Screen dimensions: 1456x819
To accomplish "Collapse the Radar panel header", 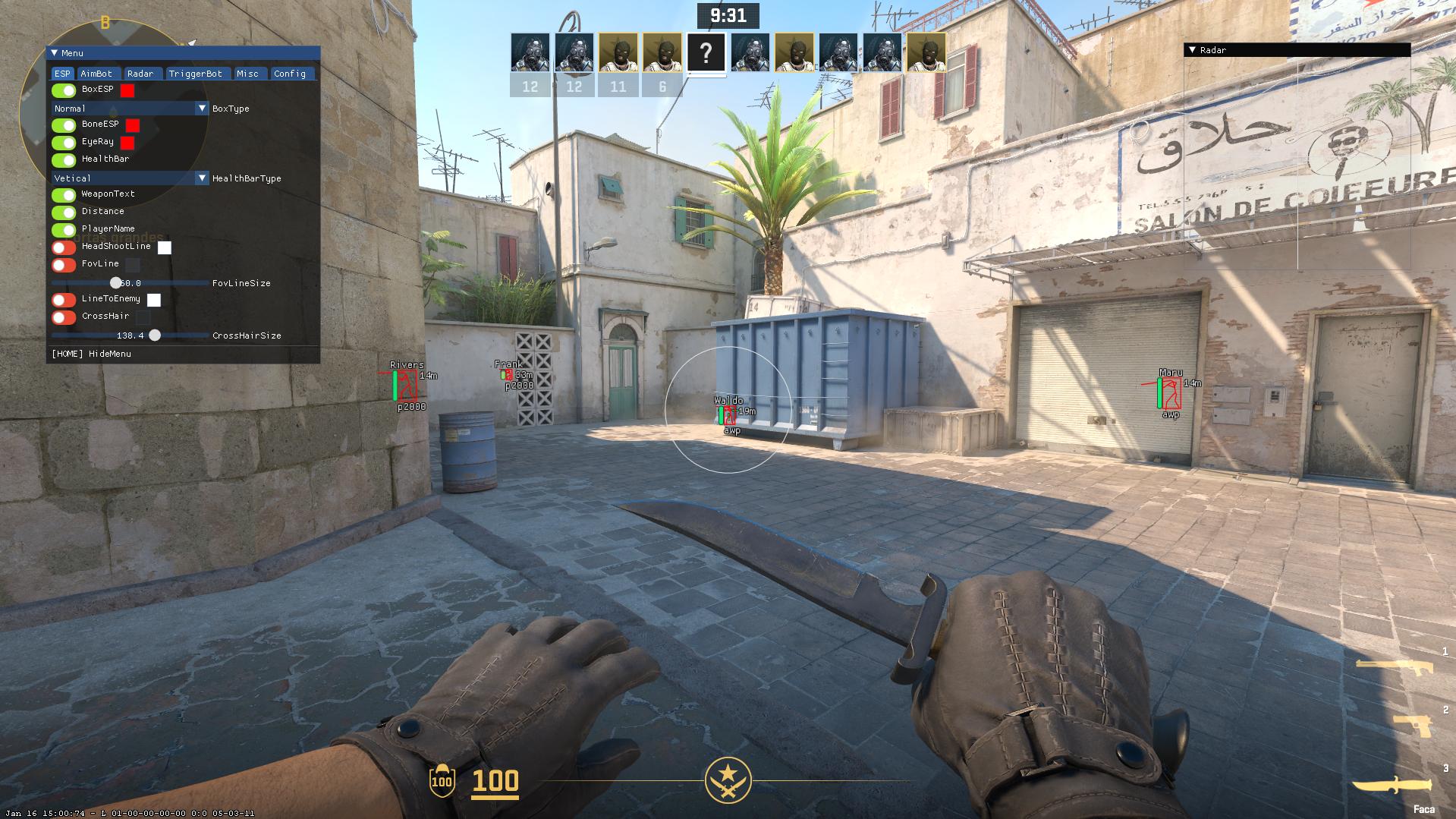I will click(1193, 50).
